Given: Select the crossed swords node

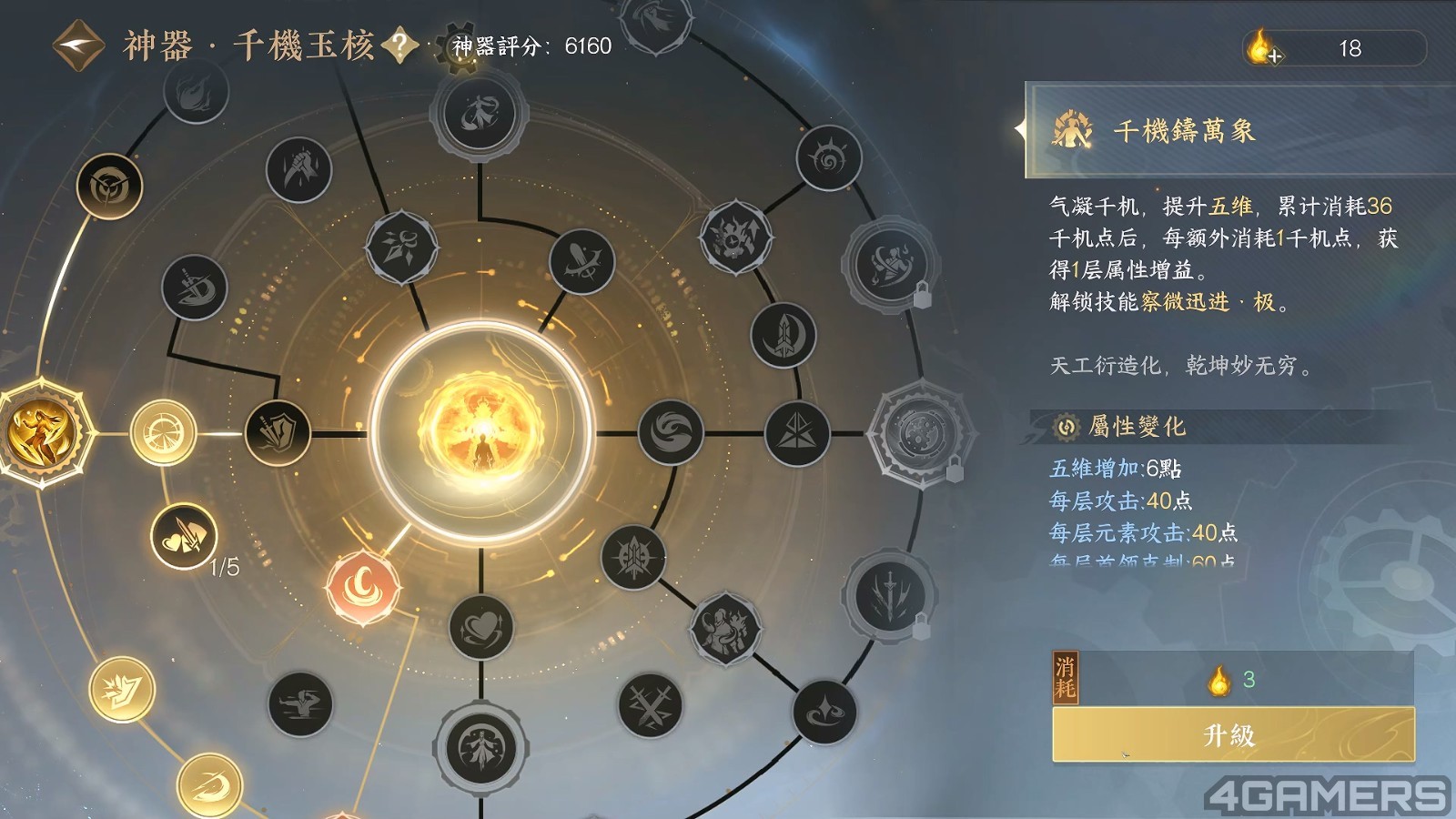Looking at the screenshot, I should coord(650,705).
